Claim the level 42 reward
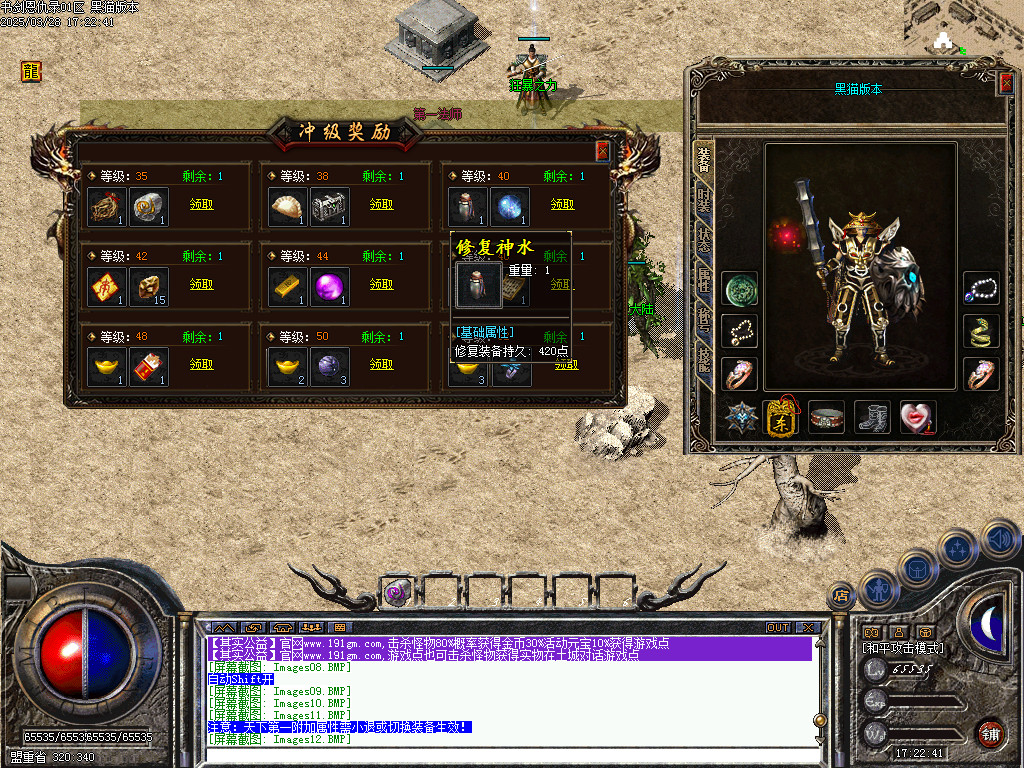Image resolution: width=1024 pixels, height=768 pixels. [201, 284]
